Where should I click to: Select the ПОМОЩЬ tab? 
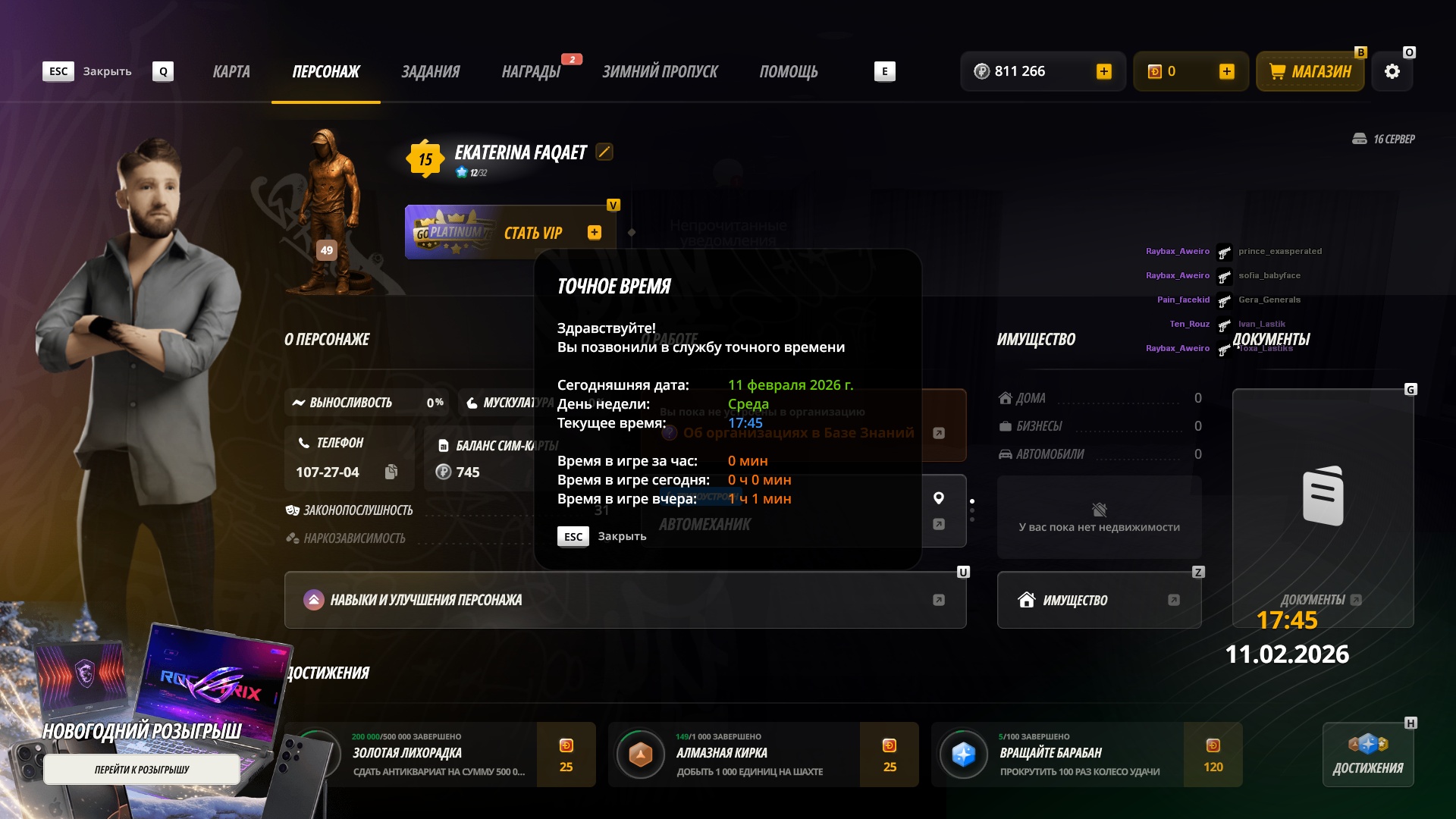pyautogui.click(x=789, y=72)
